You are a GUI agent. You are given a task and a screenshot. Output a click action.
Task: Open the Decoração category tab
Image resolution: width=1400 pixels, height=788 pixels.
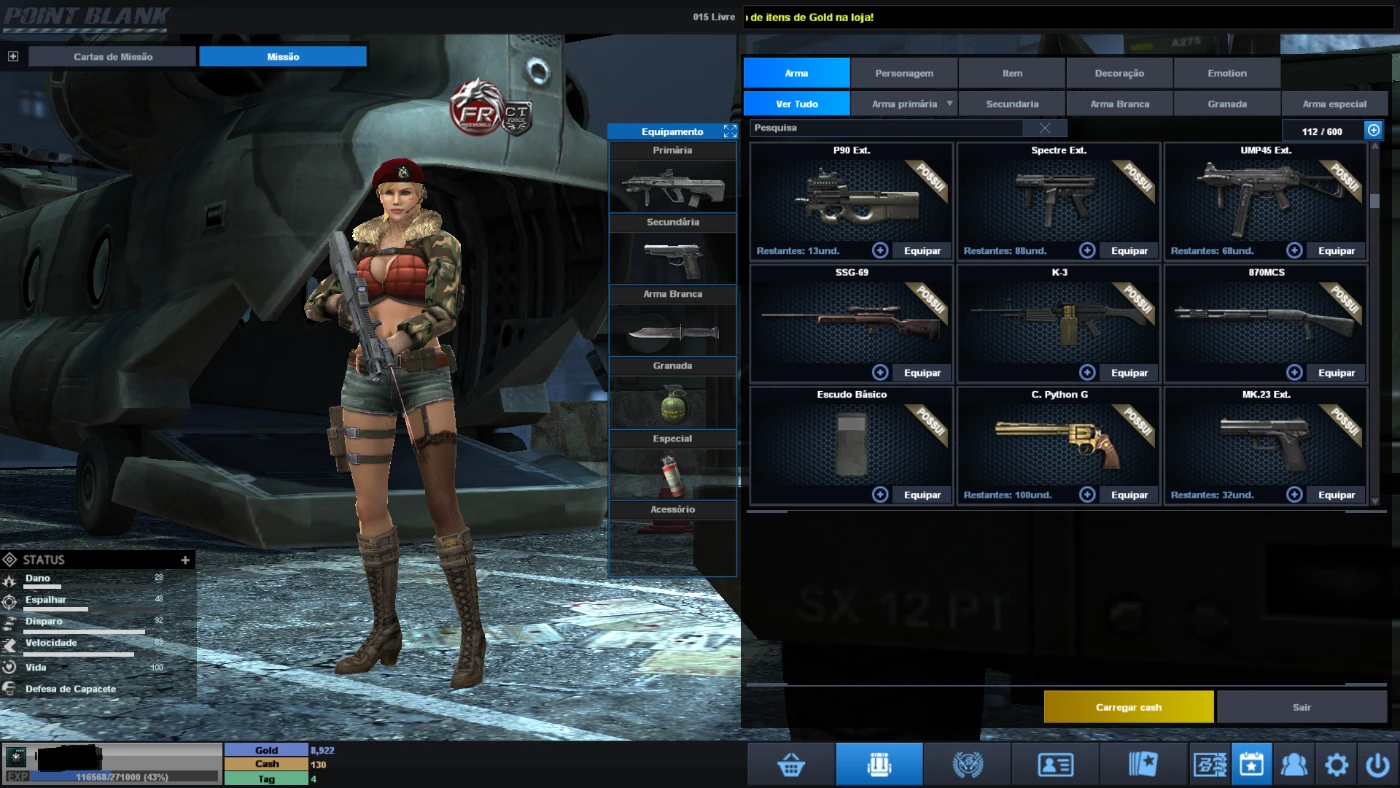click(x=1119, y=73)
